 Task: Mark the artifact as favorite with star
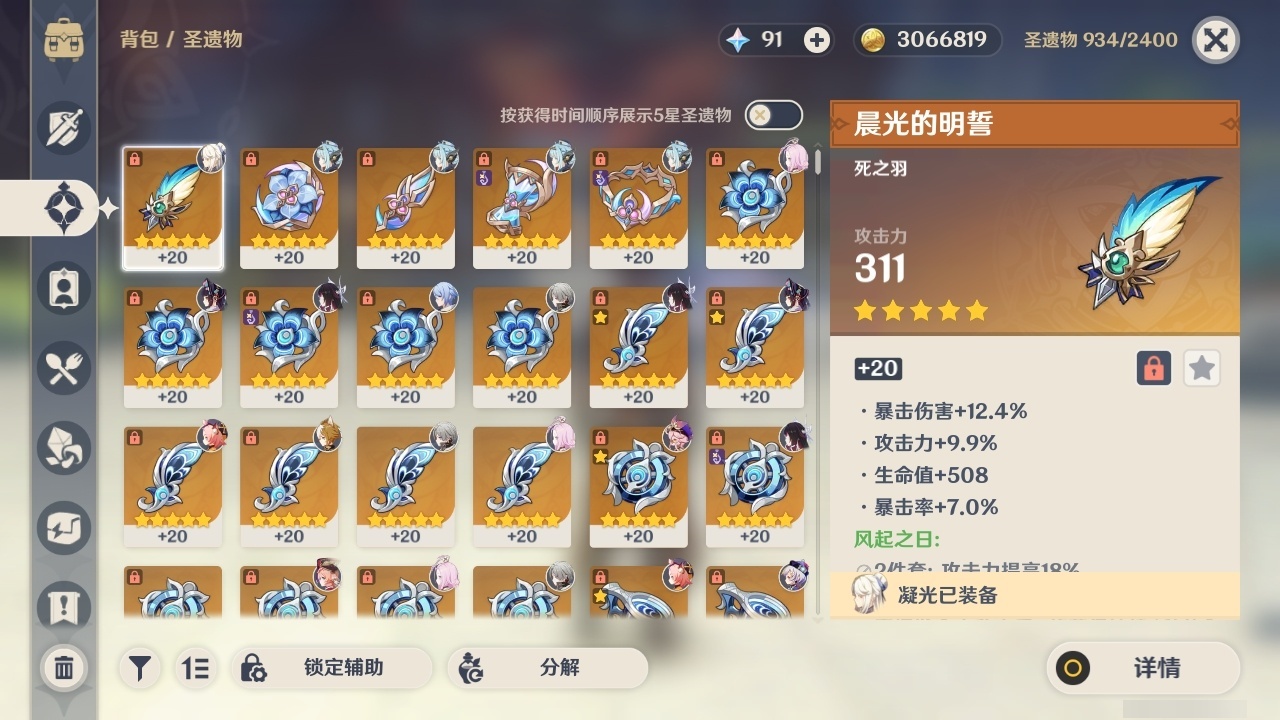pos(1202,368)
